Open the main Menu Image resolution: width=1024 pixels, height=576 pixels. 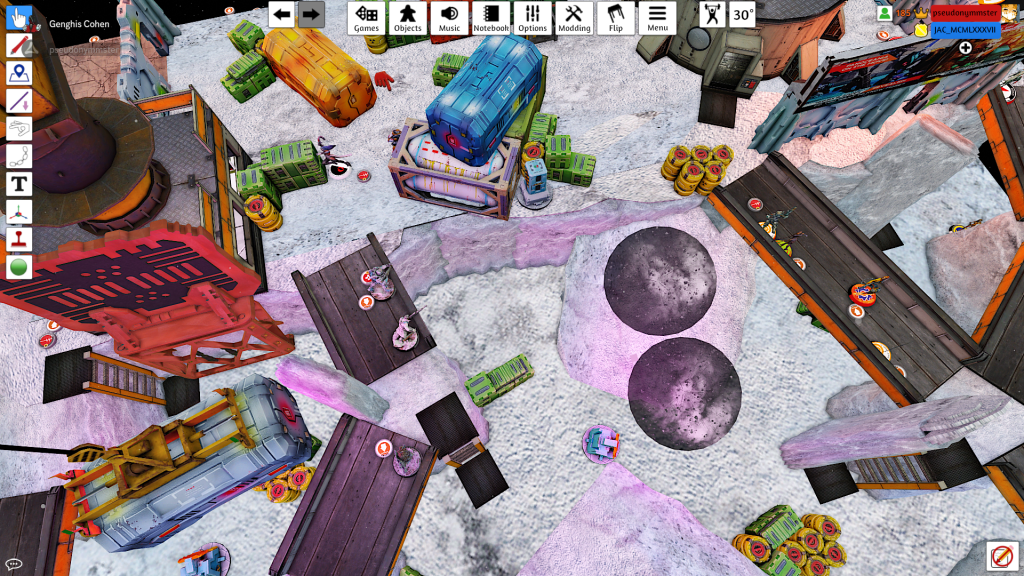(x=657, y=17)
